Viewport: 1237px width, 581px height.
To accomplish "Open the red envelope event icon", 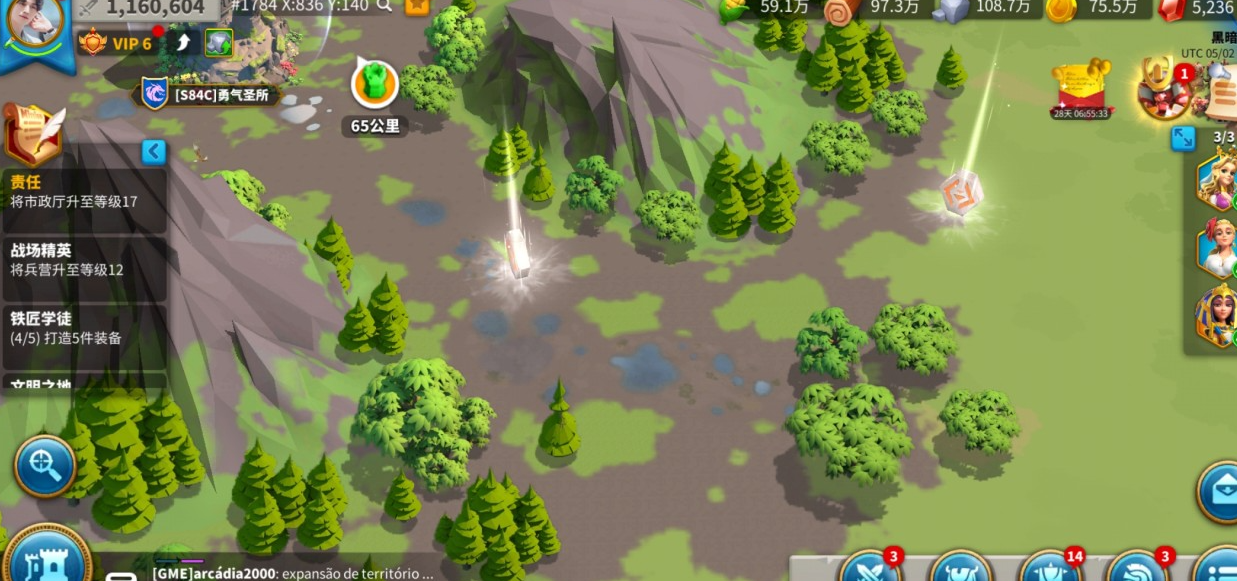I will coord(1082,87).
